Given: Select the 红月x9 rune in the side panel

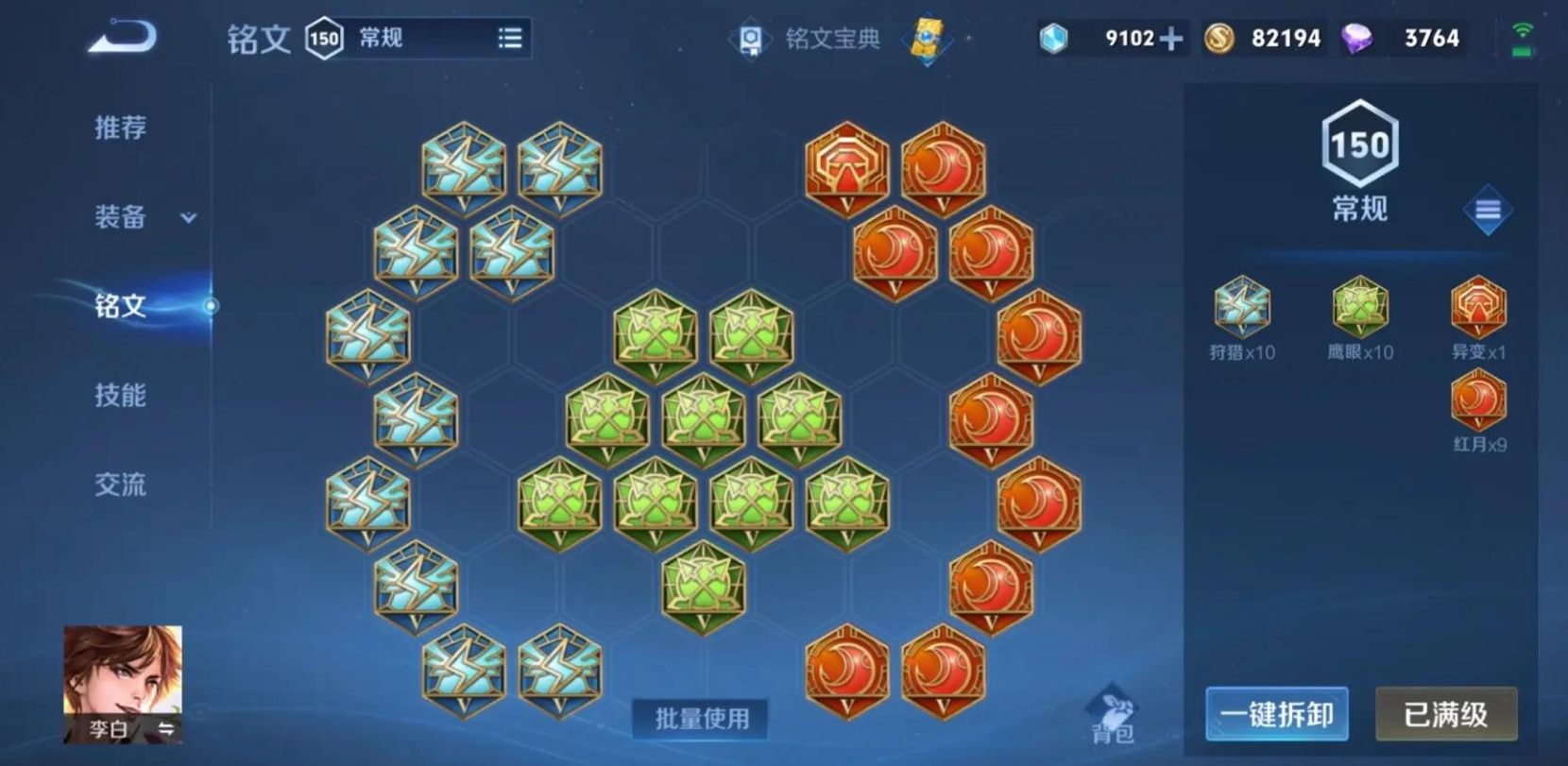Looking at the screenshot, I should (1477, 400).
